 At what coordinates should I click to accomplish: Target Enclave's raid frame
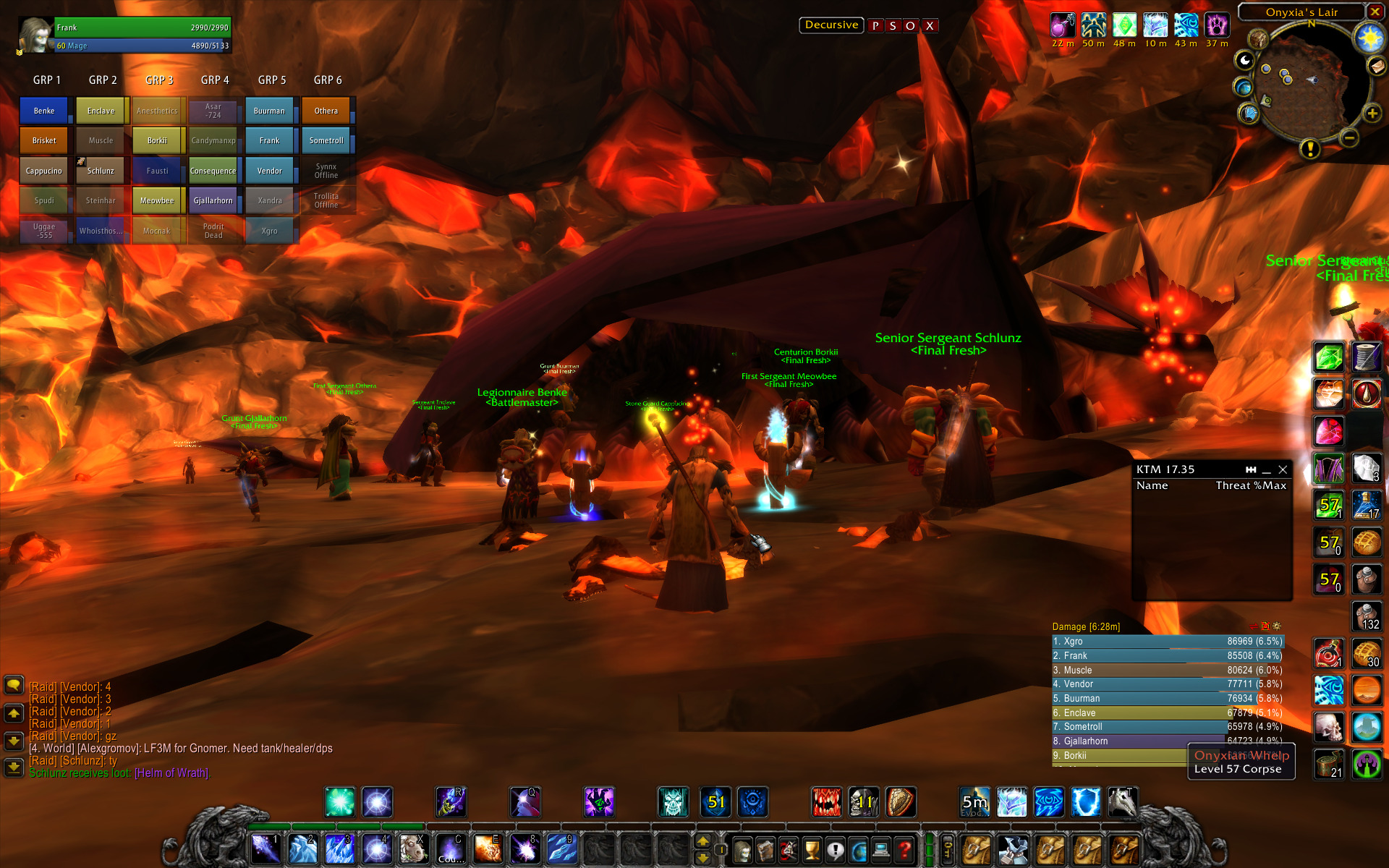(101, 111)
